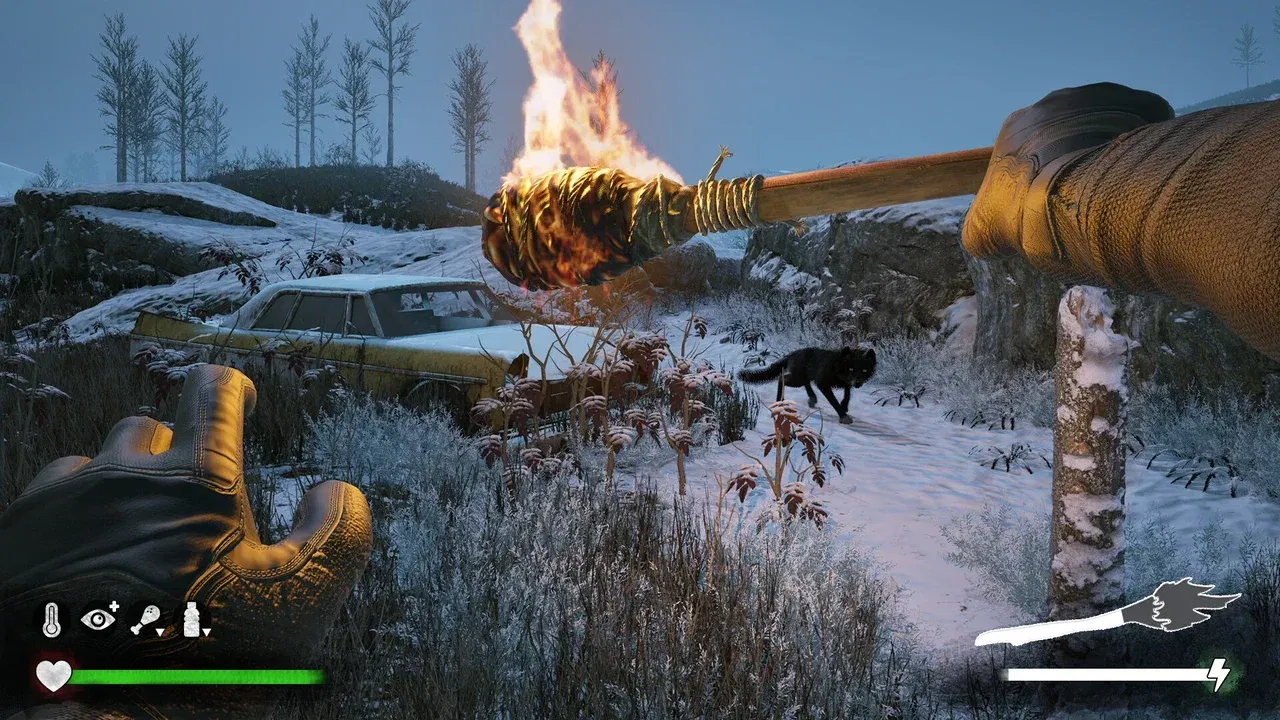
Task: Click the down arrow under the drumstick icon
Action: pyautogui.click(x=160, y=632)
